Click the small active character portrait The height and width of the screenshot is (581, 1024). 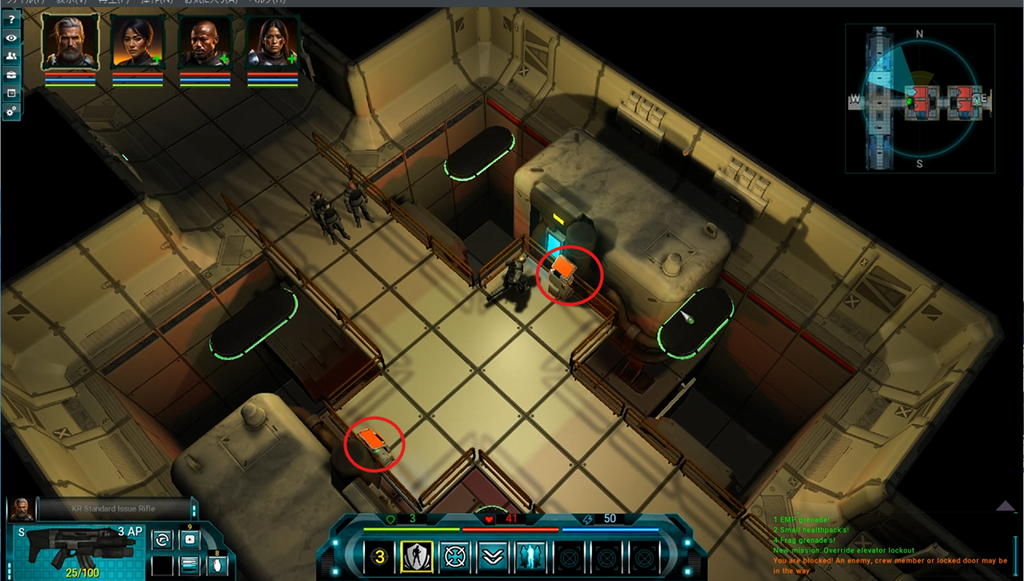tap(20, 509)
